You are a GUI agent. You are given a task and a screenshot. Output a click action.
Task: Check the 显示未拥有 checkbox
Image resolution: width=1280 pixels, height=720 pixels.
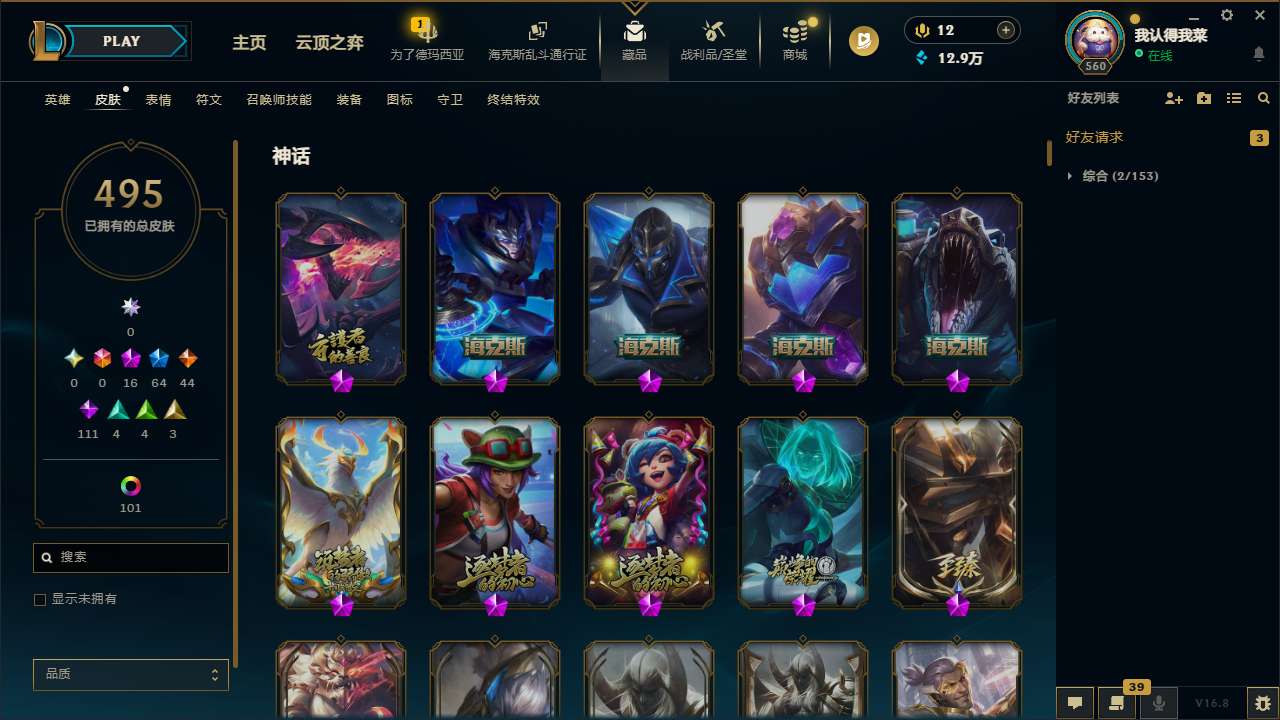coord(40,599)
